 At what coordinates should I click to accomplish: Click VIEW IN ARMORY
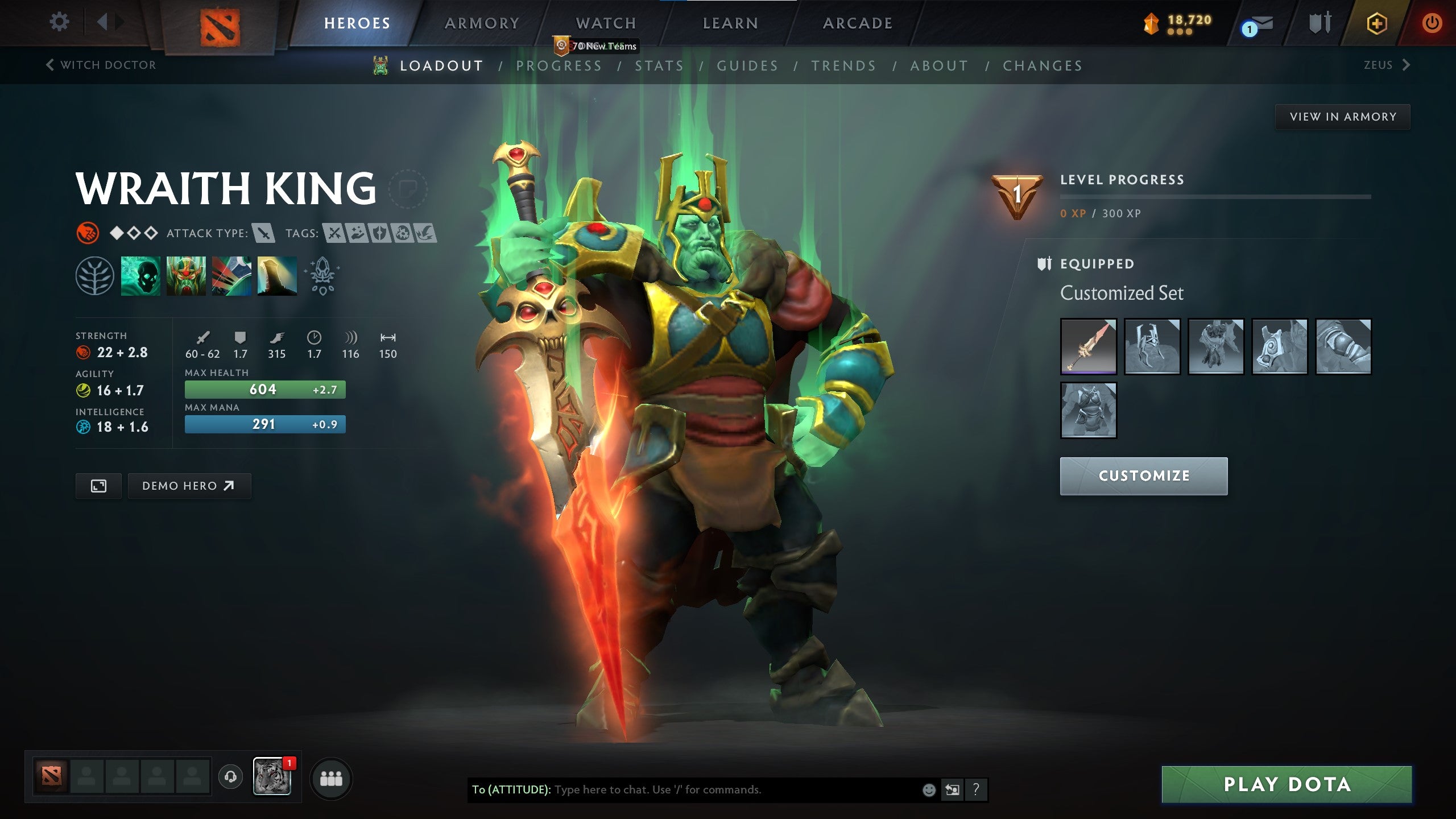[x=1342, y=116]
